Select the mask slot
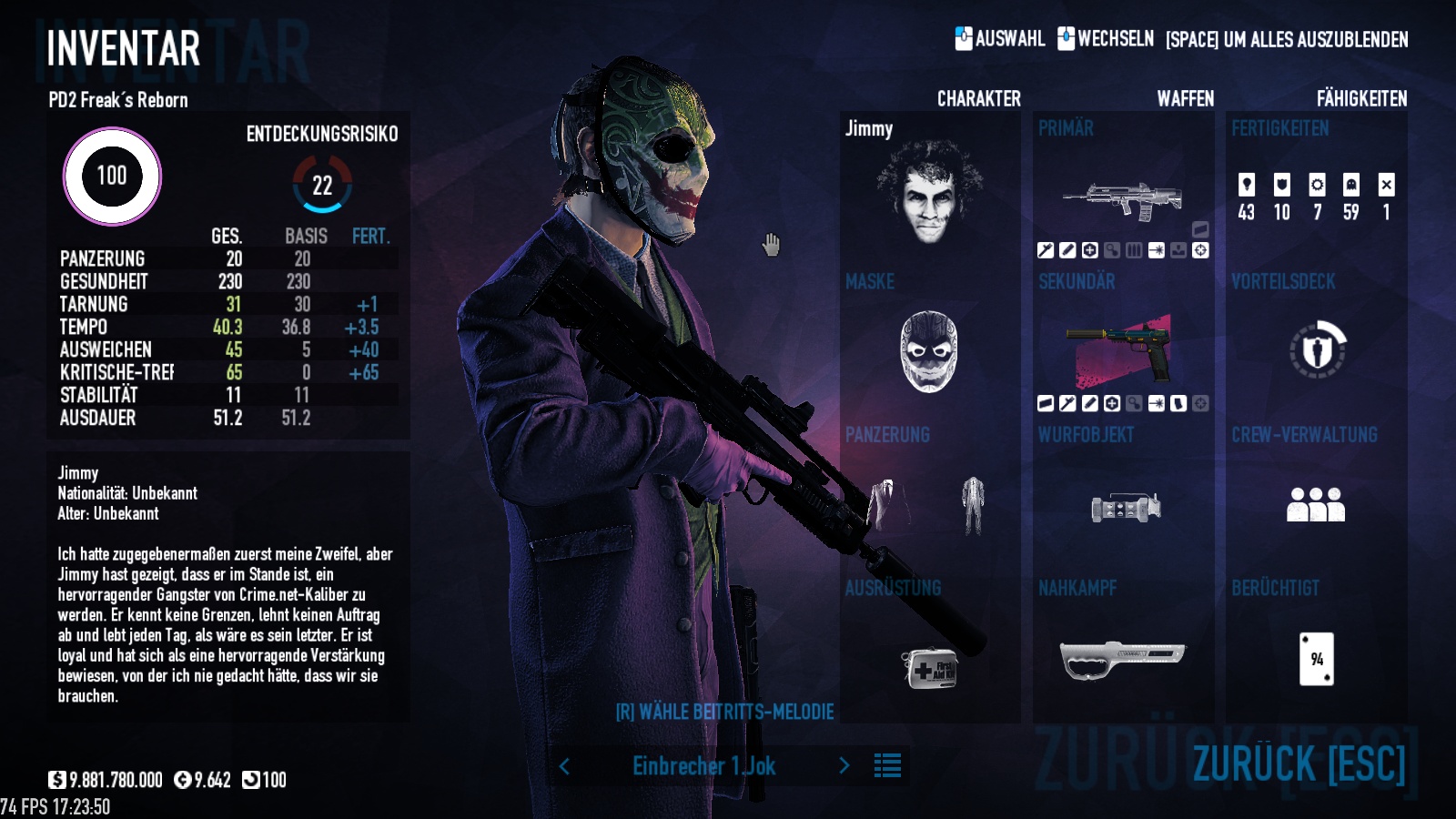Image resolution: width=1456 pixels, height=819 pixels. (x=929, y=351)
